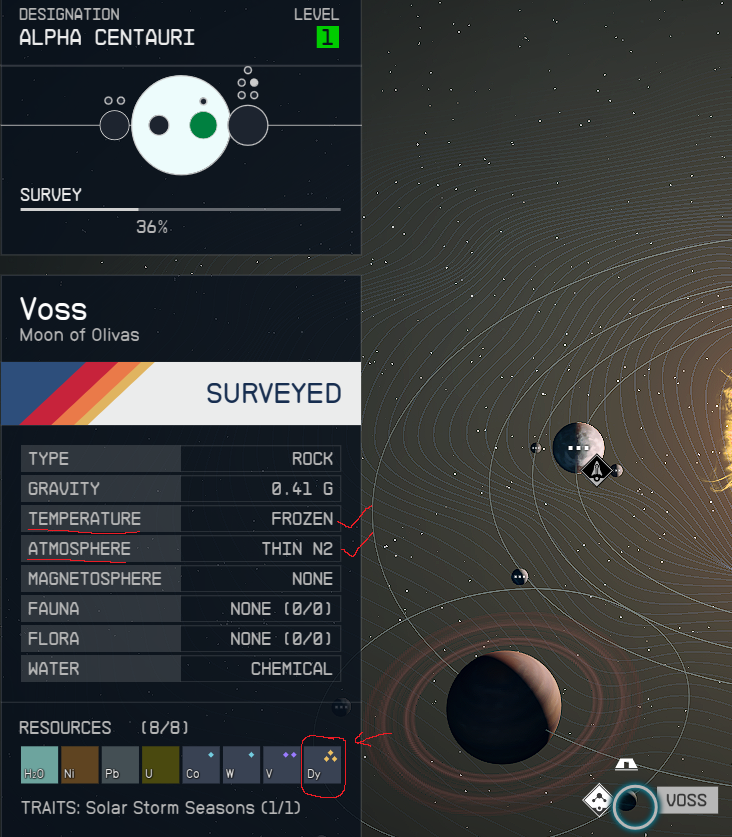Select the ship landing diamond marker
732x837 pixels.
coord(596,468)
